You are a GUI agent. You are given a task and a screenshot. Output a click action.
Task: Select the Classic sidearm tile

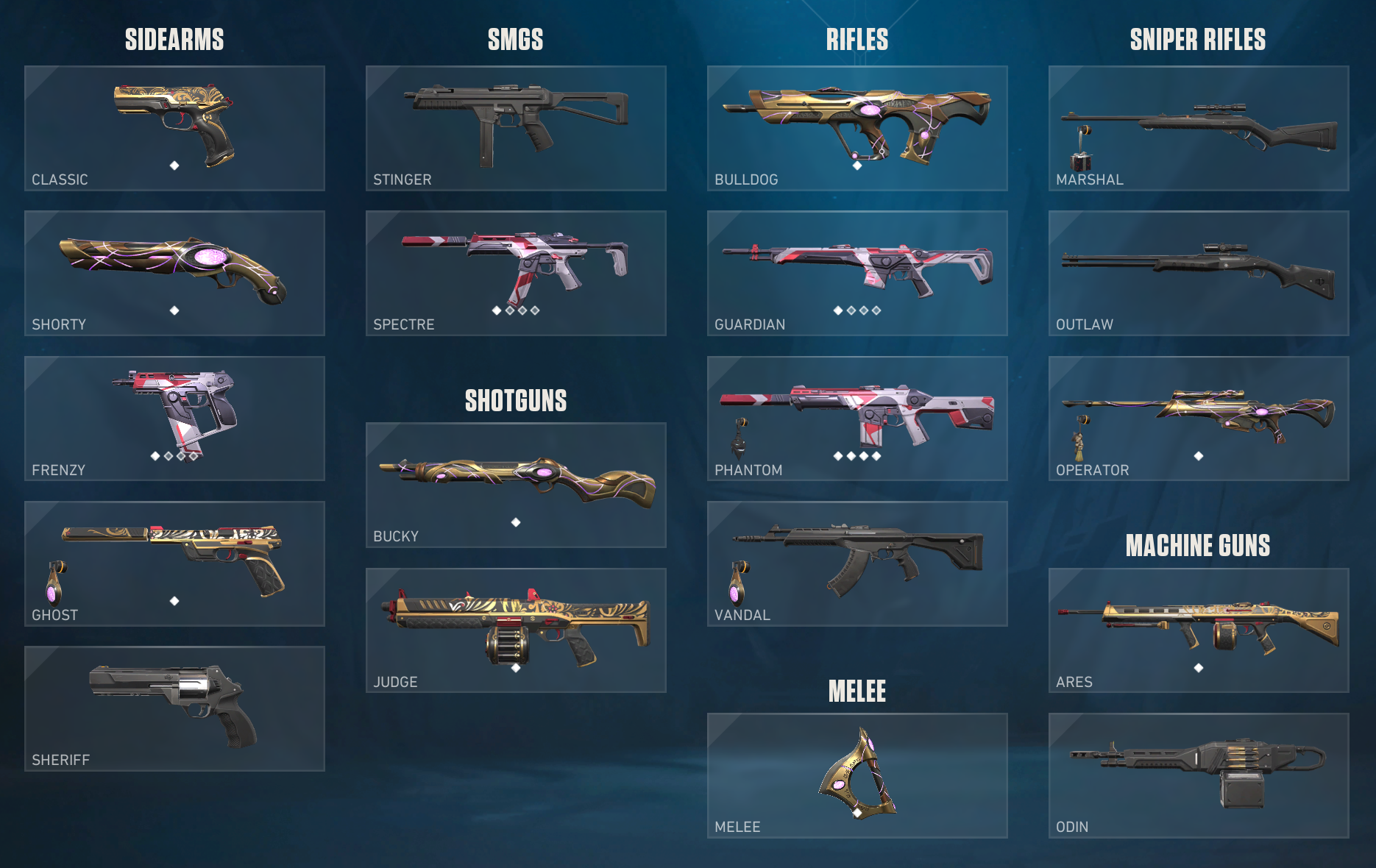(x=174, y=128)
